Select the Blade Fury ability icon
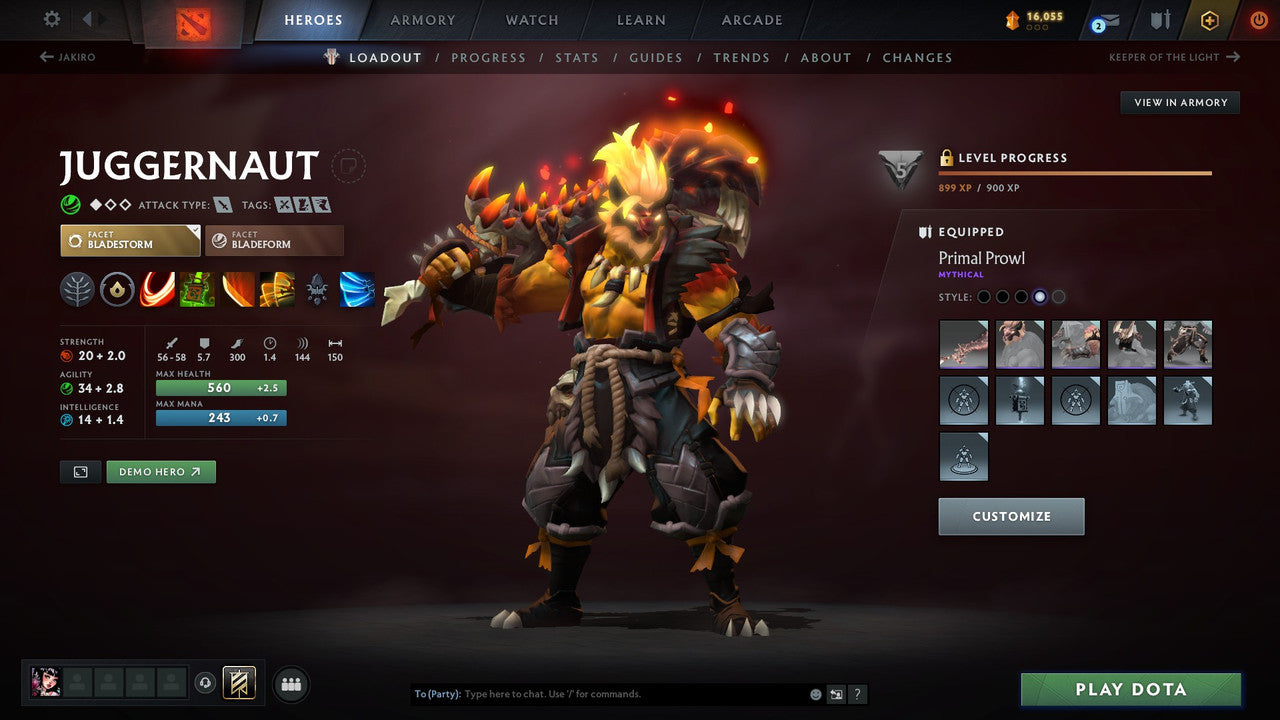 (x=156, y=290)
